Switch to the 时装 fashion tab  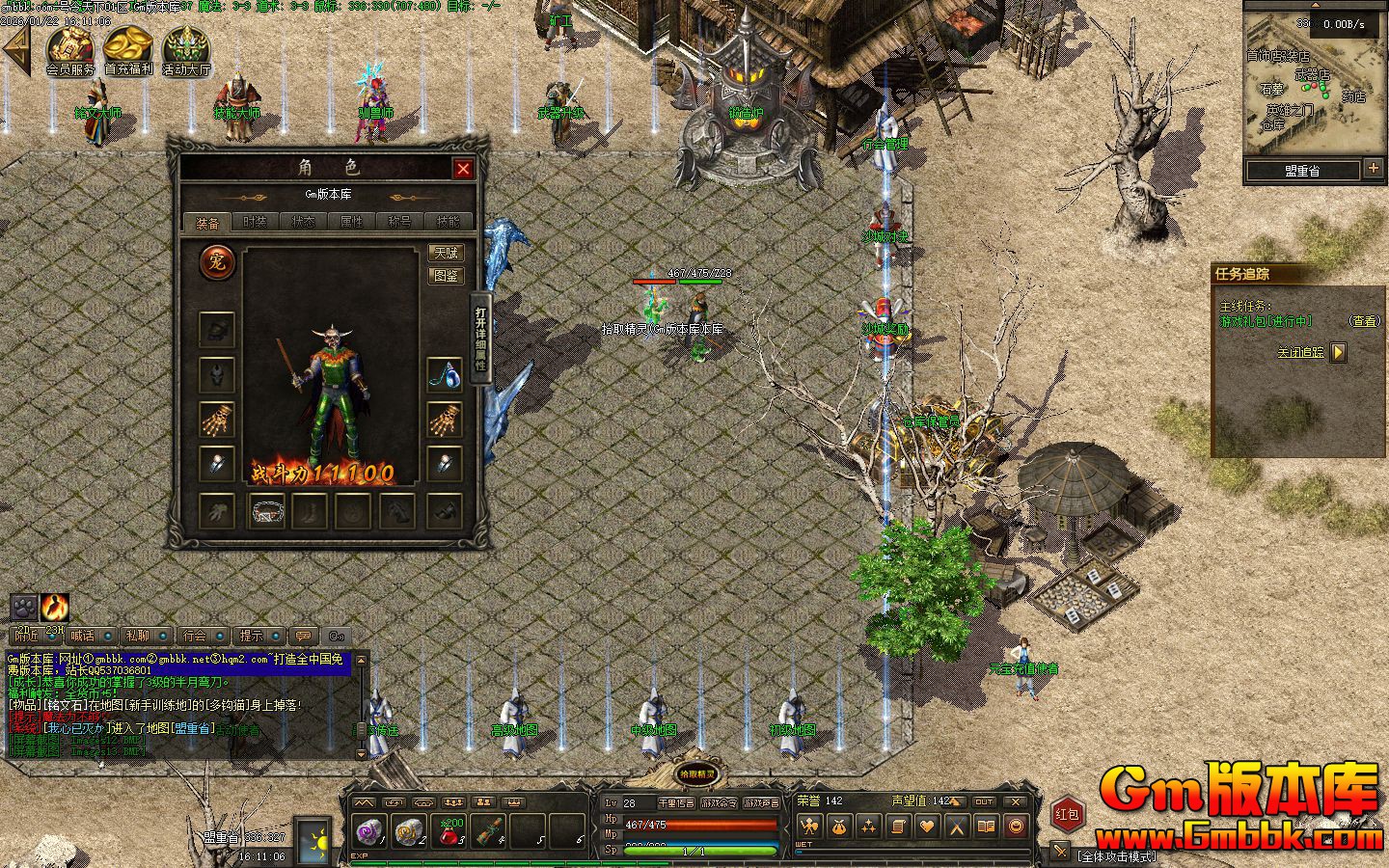click(255, 222)
